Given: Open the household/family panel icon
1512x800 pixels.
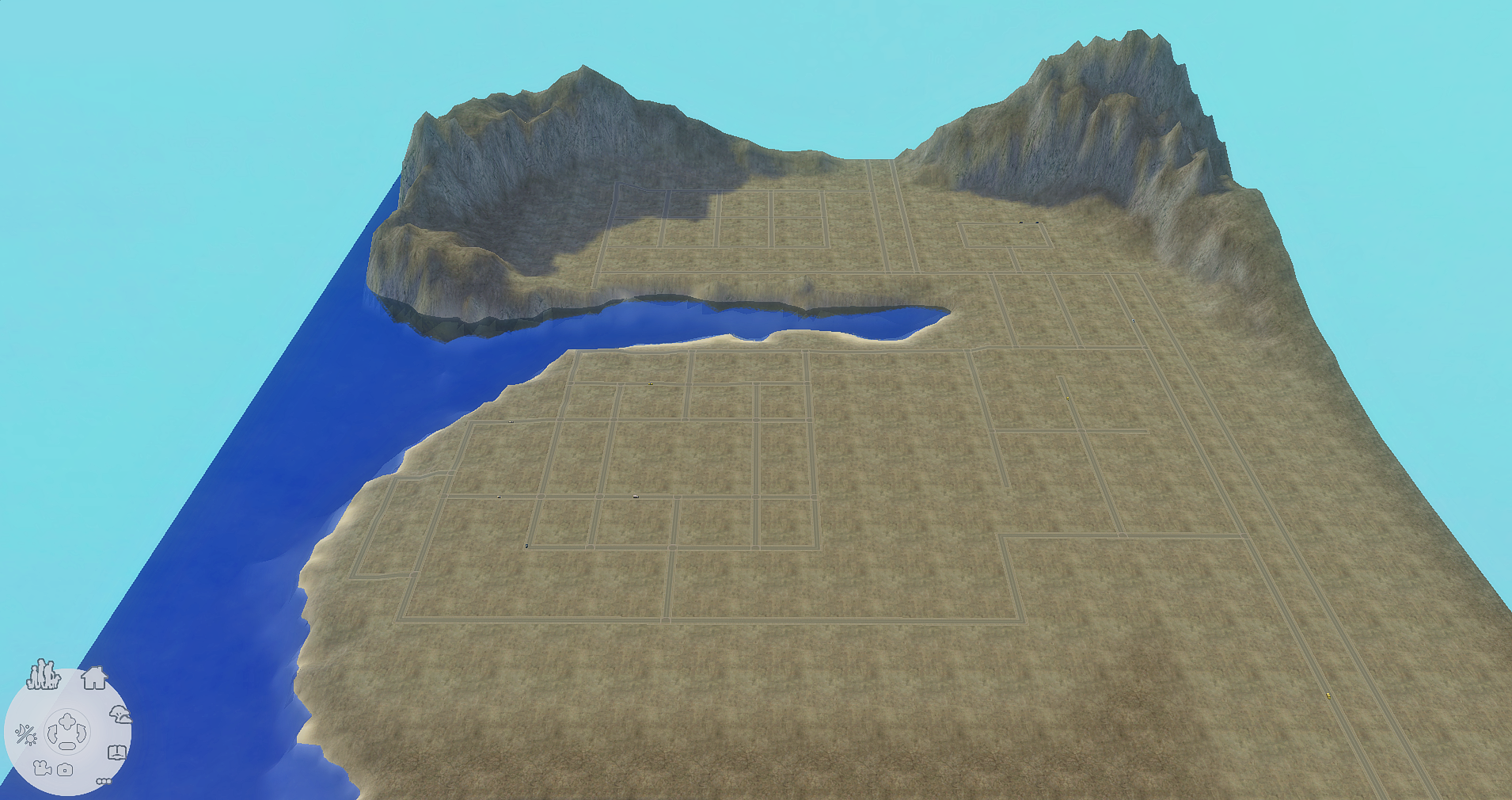Looking at the screenshot, I should click(x=42, y=675).
